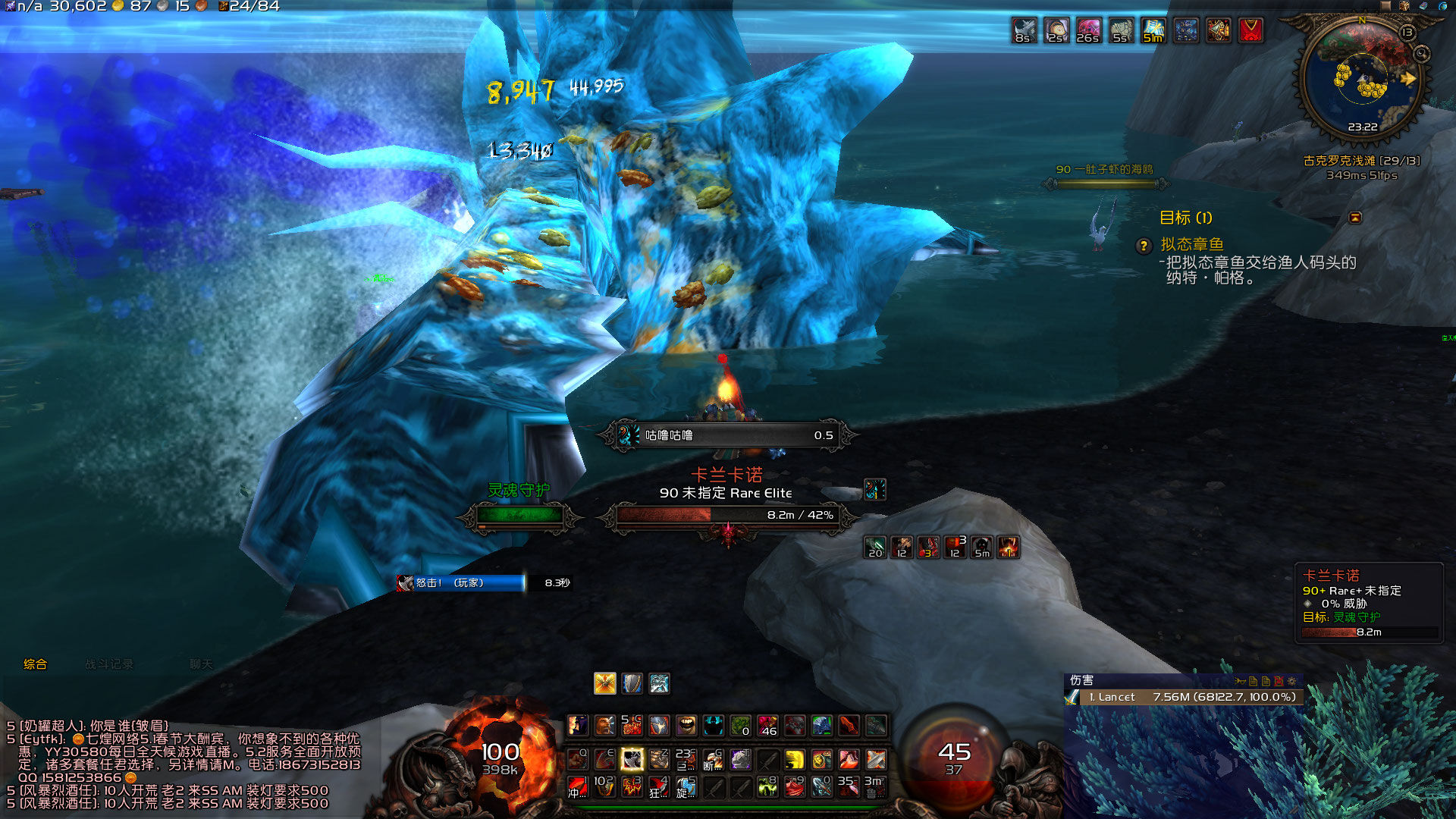Switch to the 综合 chat tab

click(x=35, y=664)
